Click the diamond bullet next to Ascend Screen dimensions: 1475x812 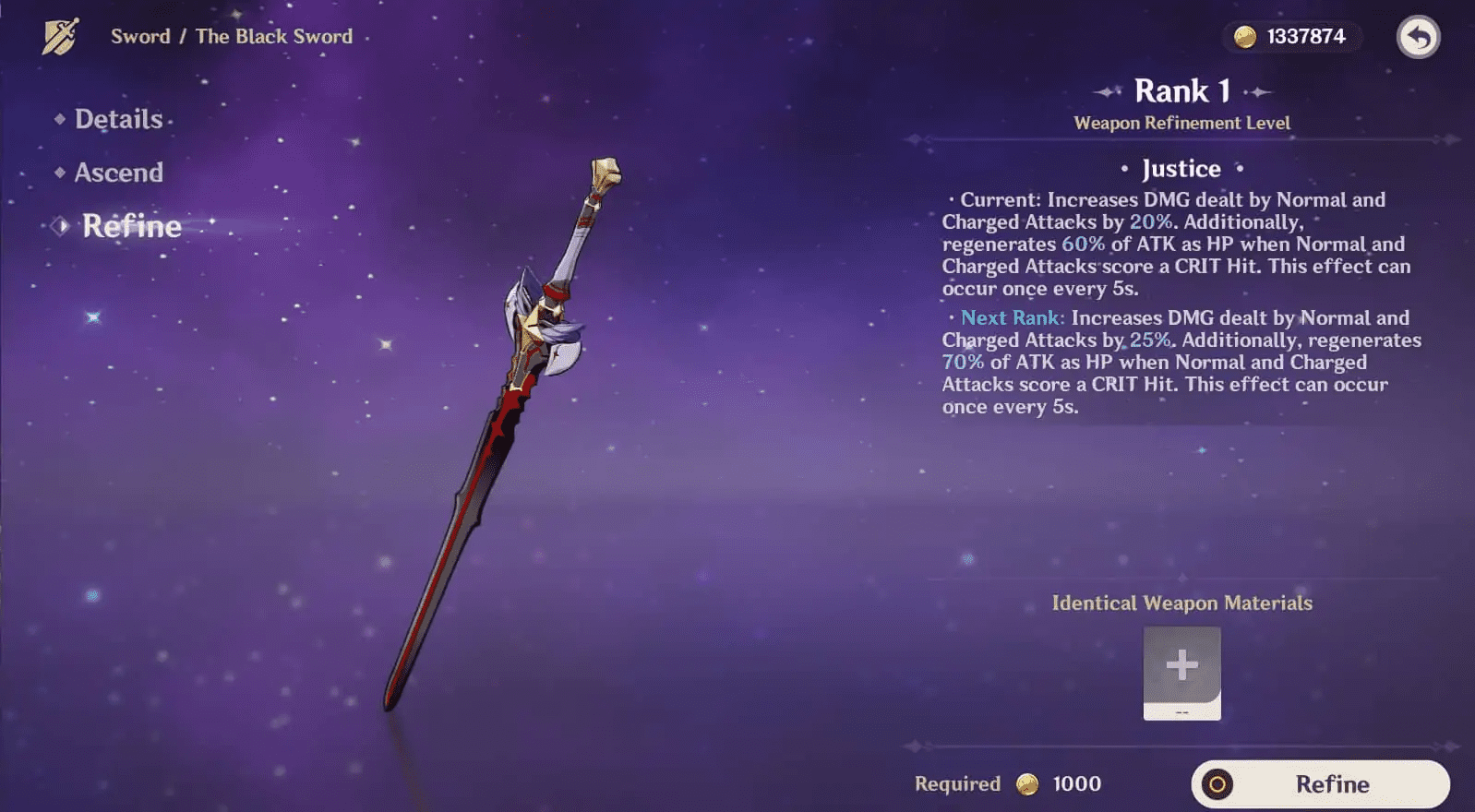(x=59, y=173)
